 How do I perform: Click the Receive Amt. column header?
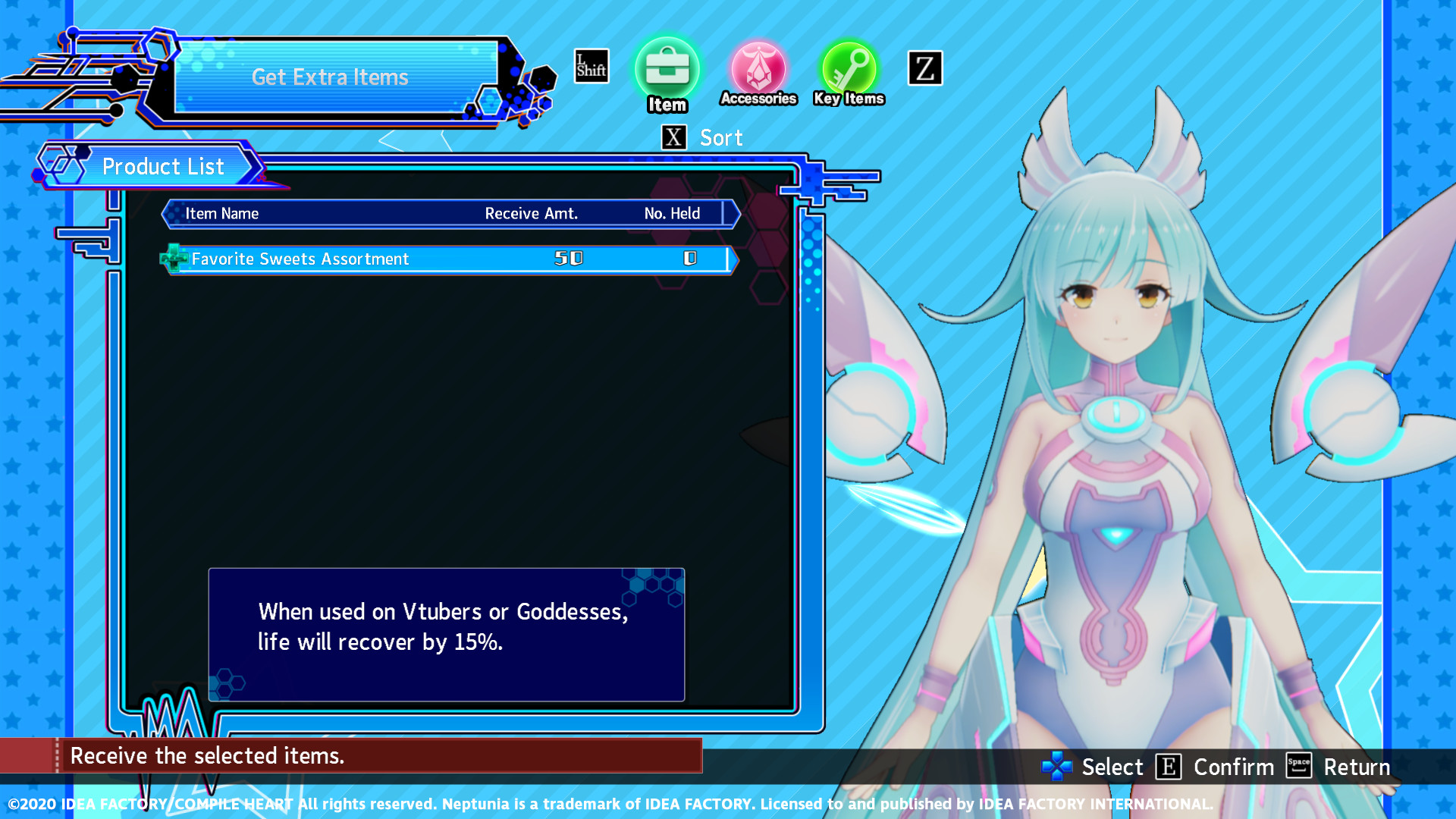(x=532, y=213)
